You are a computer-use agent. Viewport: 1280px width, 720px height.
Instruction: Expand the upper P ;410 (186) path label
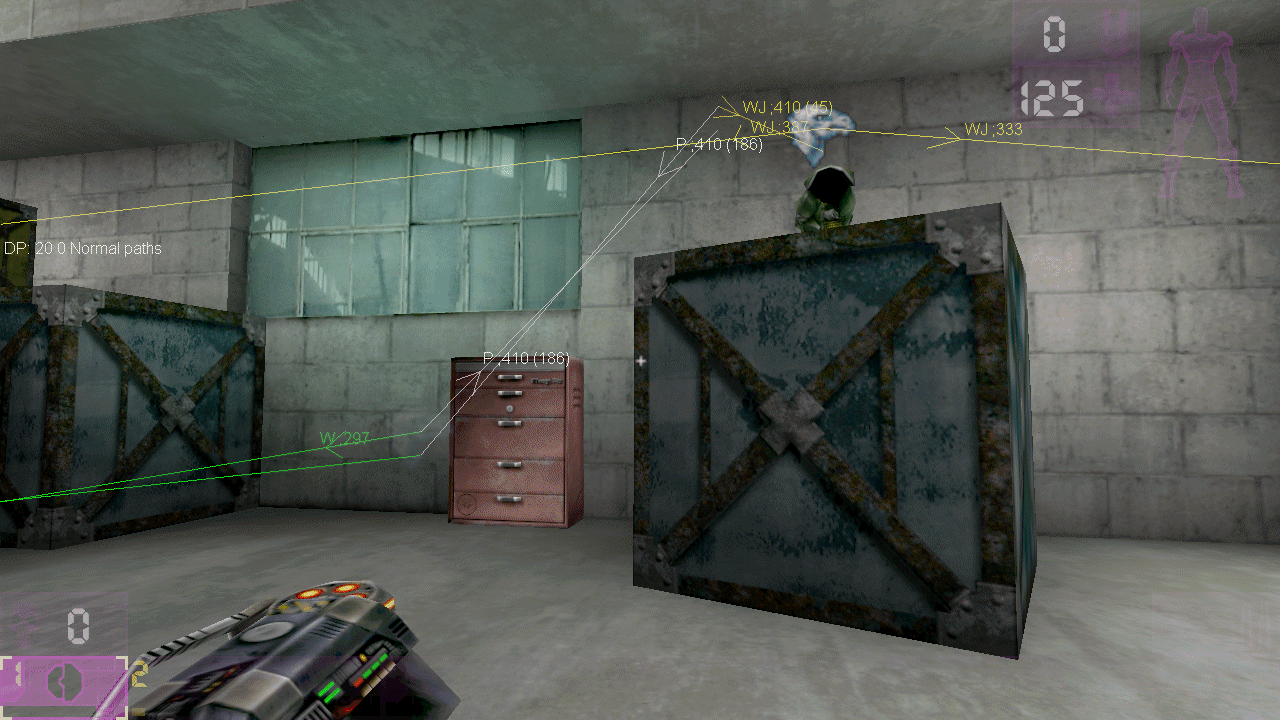click(718, 143)
